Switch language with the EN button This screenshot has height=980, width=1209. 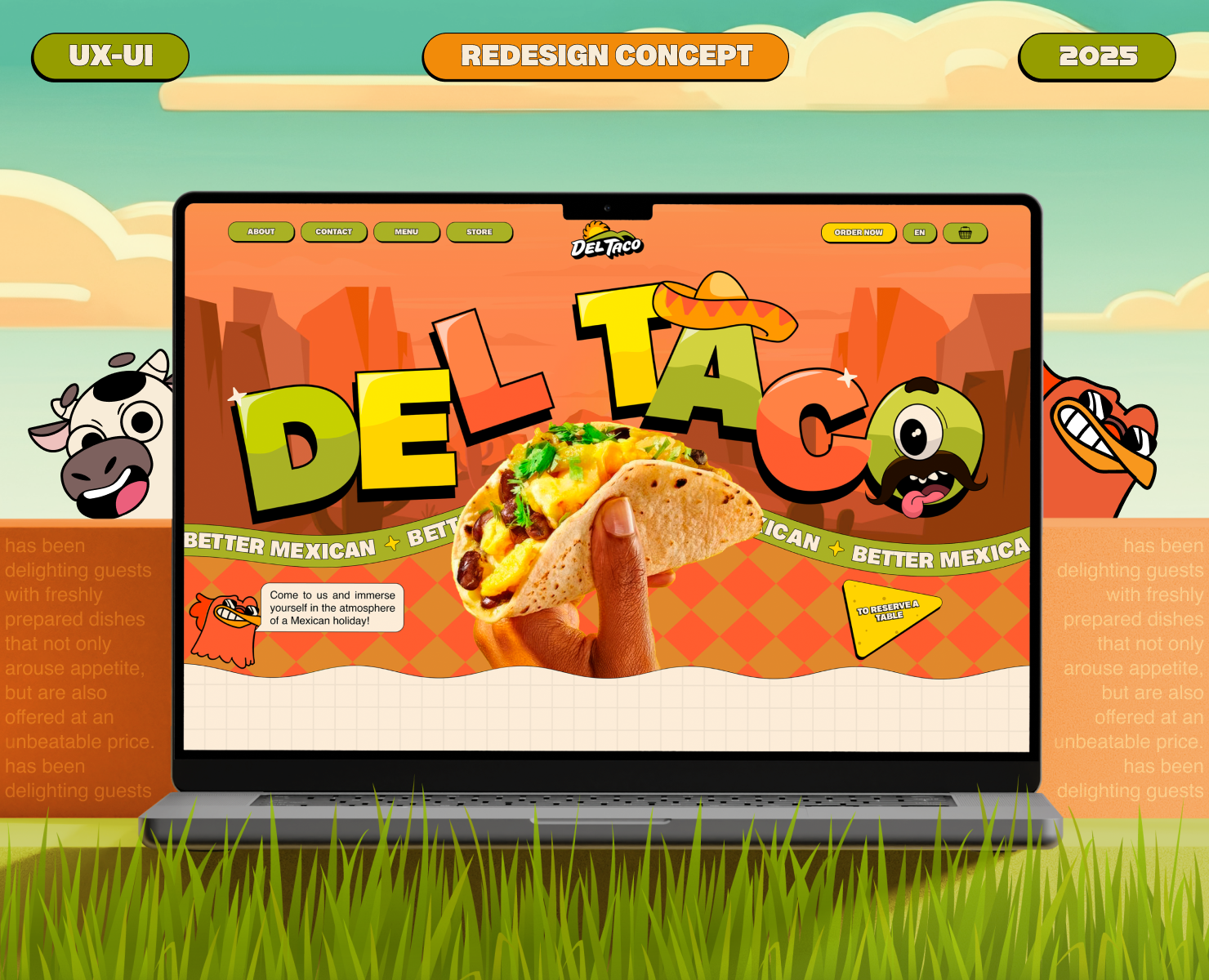tap(919, 233)
